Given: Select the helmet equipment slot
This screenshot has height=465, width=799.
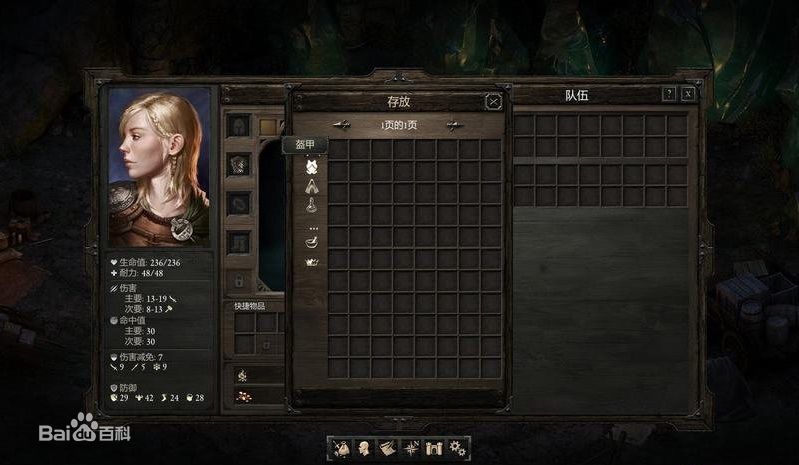Looking at the screenshot, I should coord(238,125).
